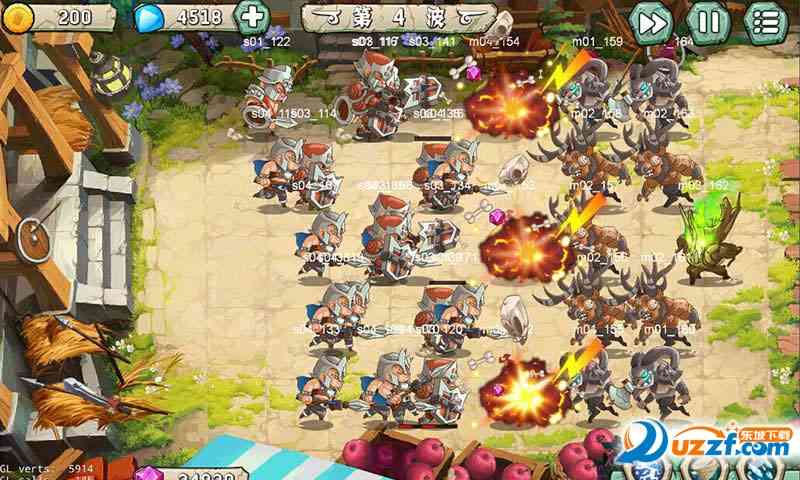Image resolution: width=800 pixels, height=480 pixels.
Task: Tap the plus button to add diamonds
Action: pyautogui.click(x=252, y=17)
